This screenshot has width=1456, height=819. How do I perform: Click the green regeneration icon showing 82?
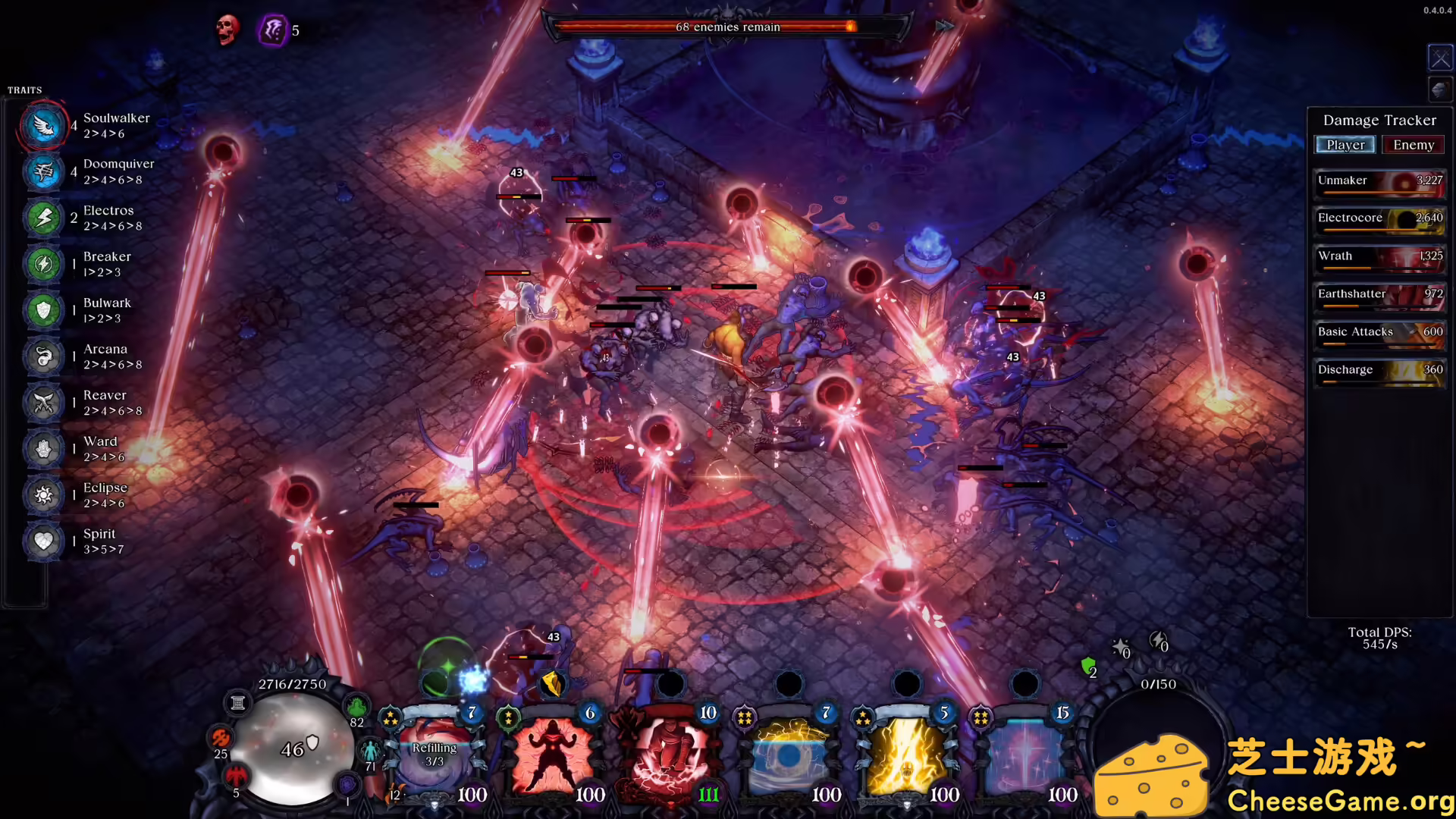(x=356, y=704)
